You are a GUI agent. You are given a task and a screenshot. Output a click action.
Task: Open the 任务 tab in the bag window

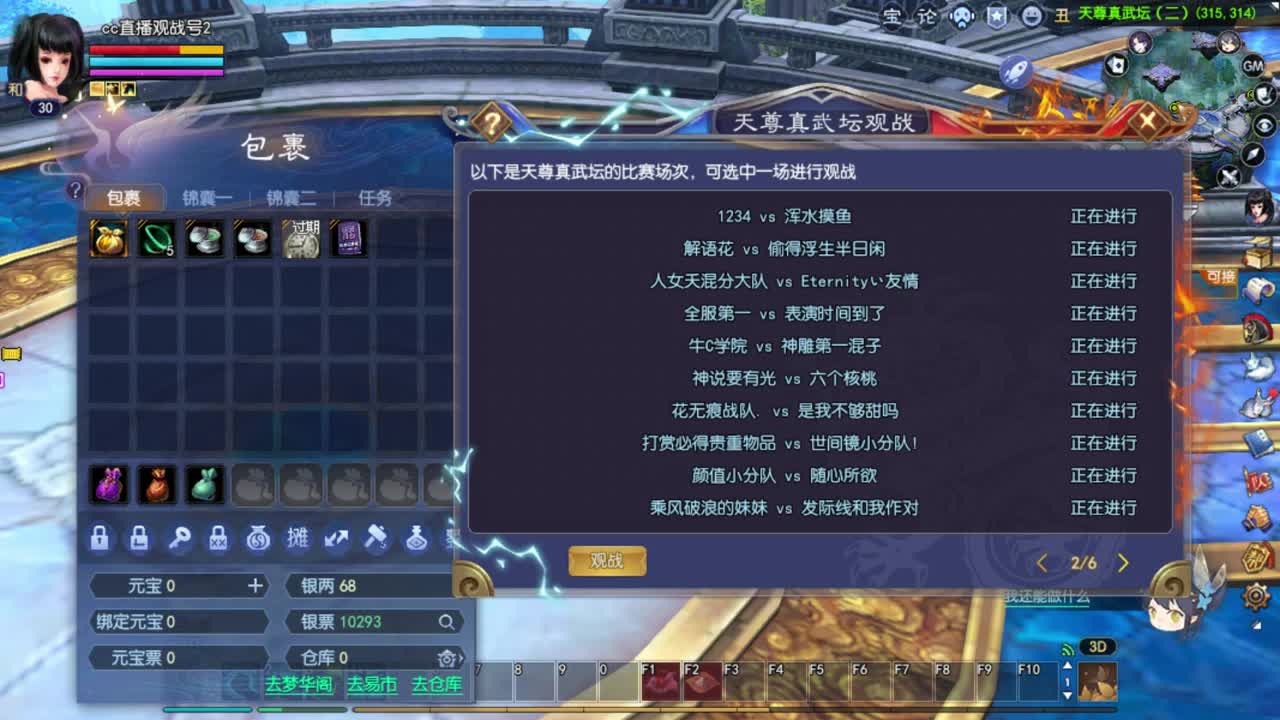coord(373,197)
